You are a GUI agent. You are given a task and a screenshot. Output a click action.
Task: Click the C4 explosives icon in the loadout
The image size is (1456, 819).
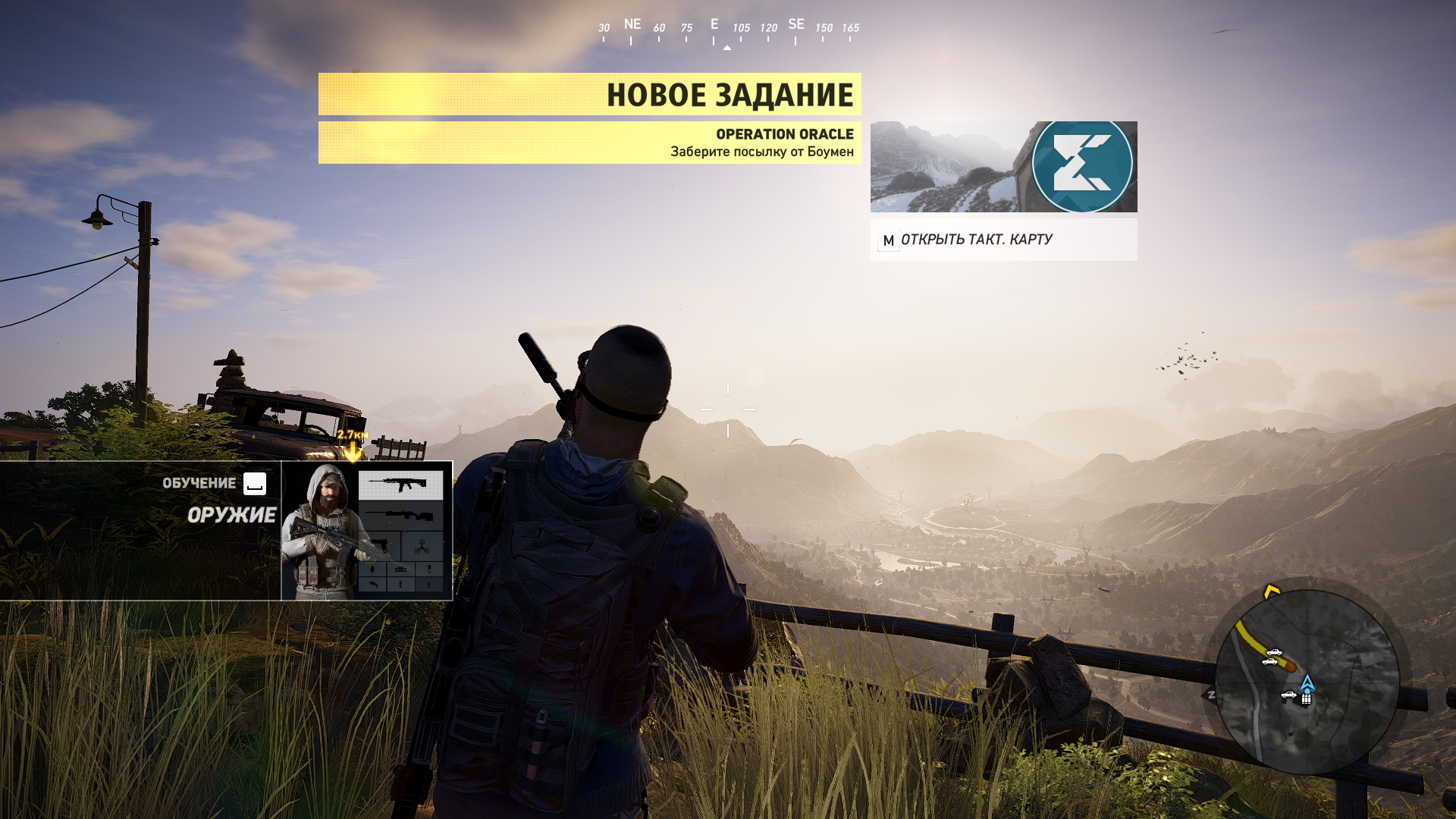click(x=401, y=569)
